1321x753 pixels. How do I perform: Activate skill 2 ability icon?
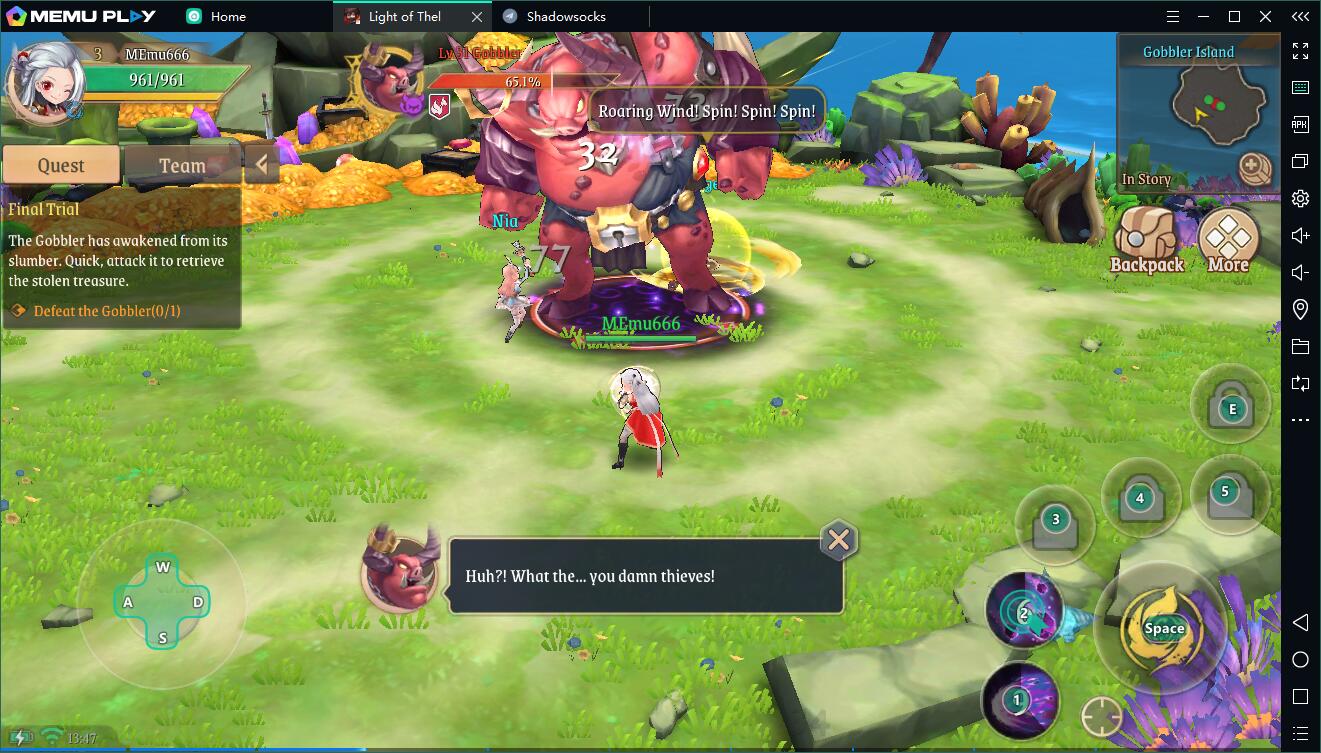click(x=1024, y=611)
